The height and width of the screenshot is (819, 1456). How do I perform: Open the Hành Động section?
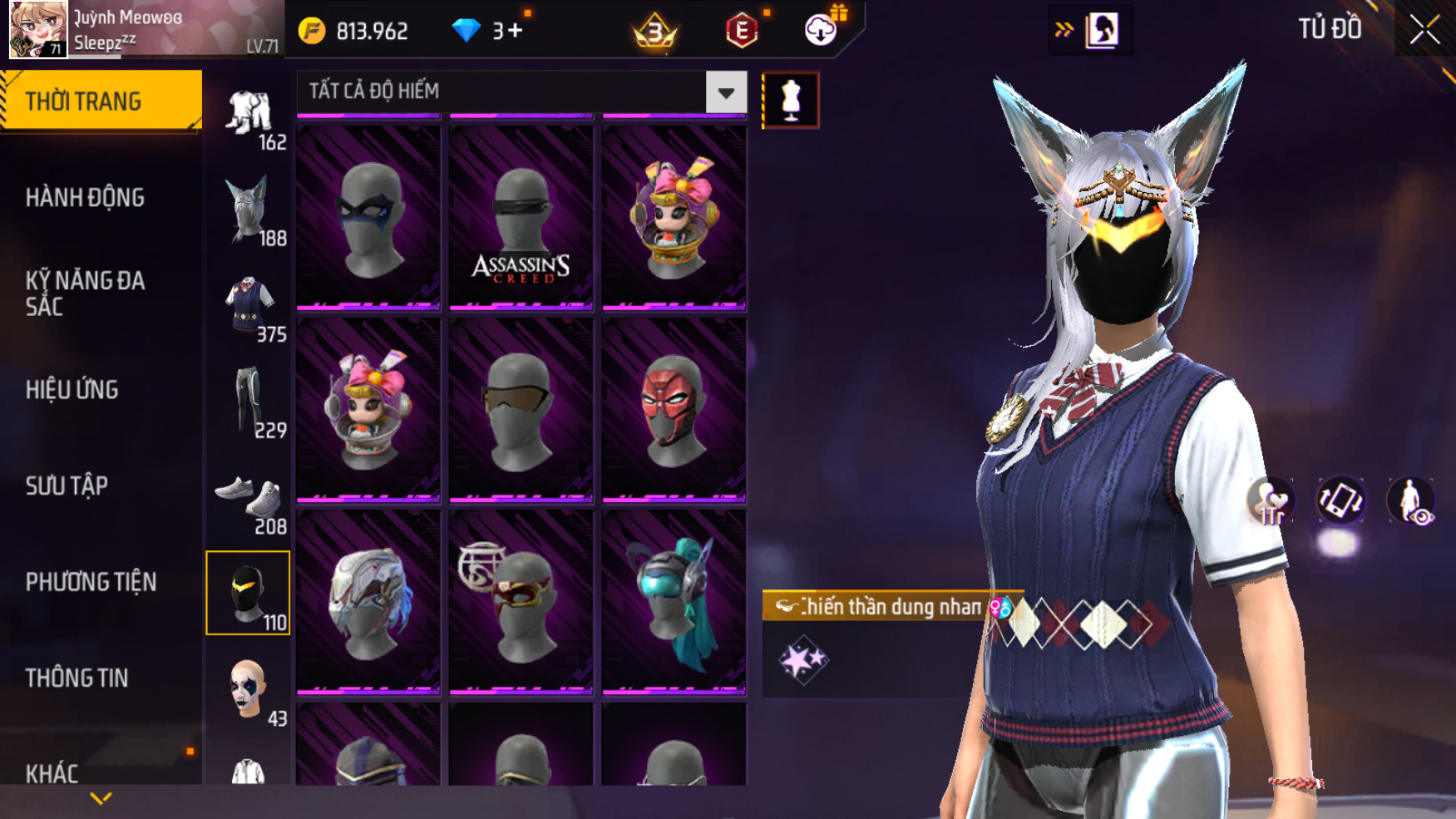[85, 198]
